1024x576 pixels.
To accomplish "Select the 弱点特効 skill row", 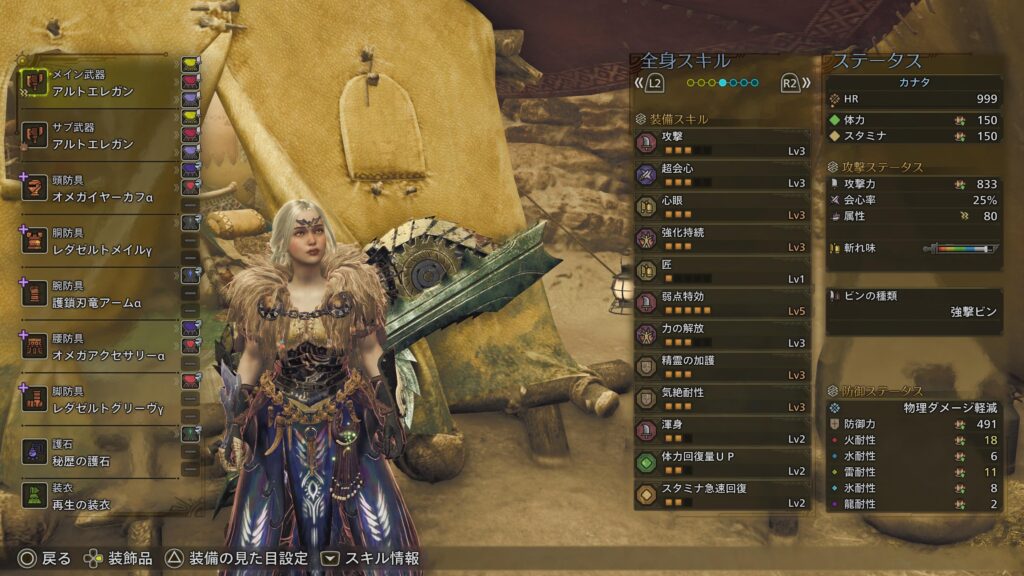I will coord(721,303).
